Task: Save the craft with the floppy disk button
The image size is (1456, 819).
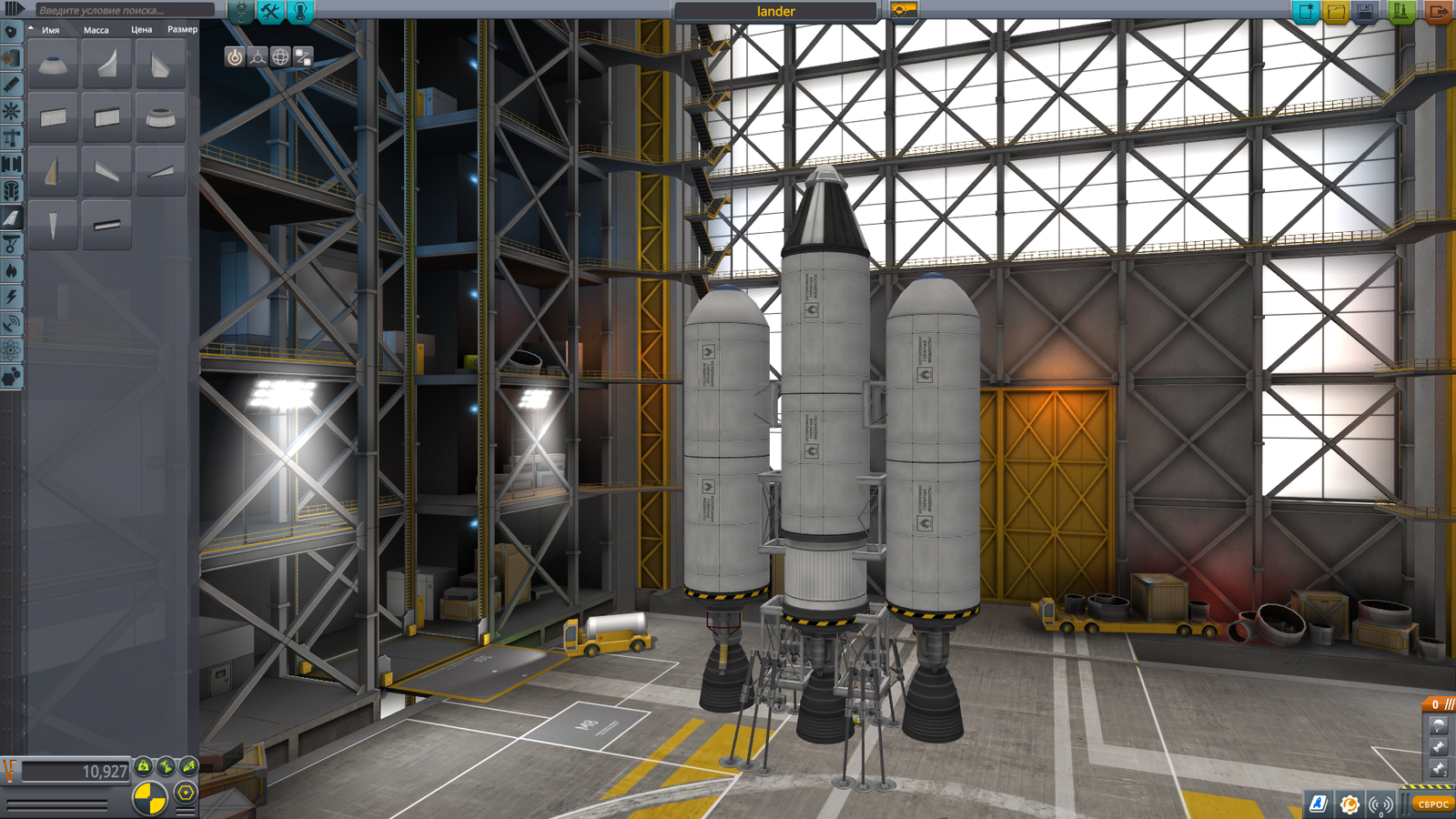Action: coord(1365,12)
